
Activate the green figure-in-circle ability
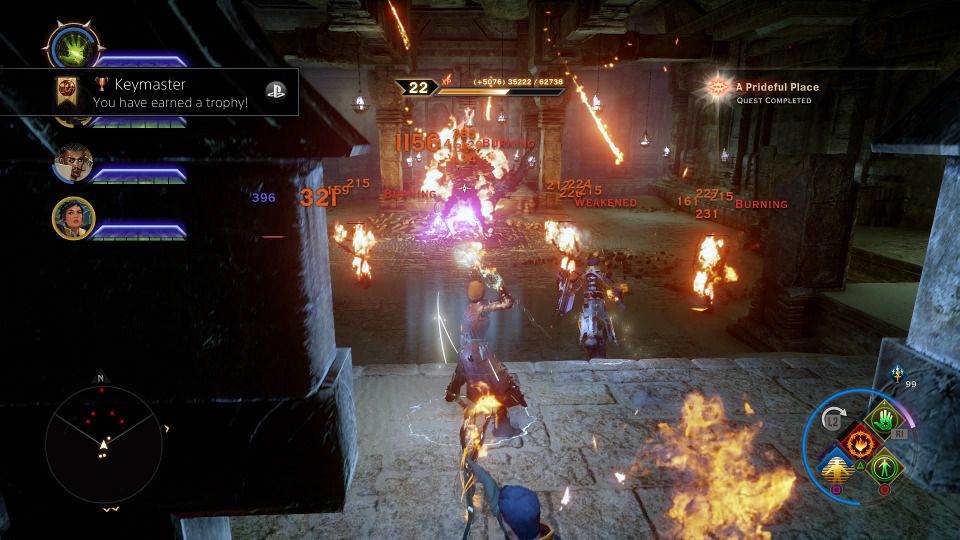(x=883, y=466)
